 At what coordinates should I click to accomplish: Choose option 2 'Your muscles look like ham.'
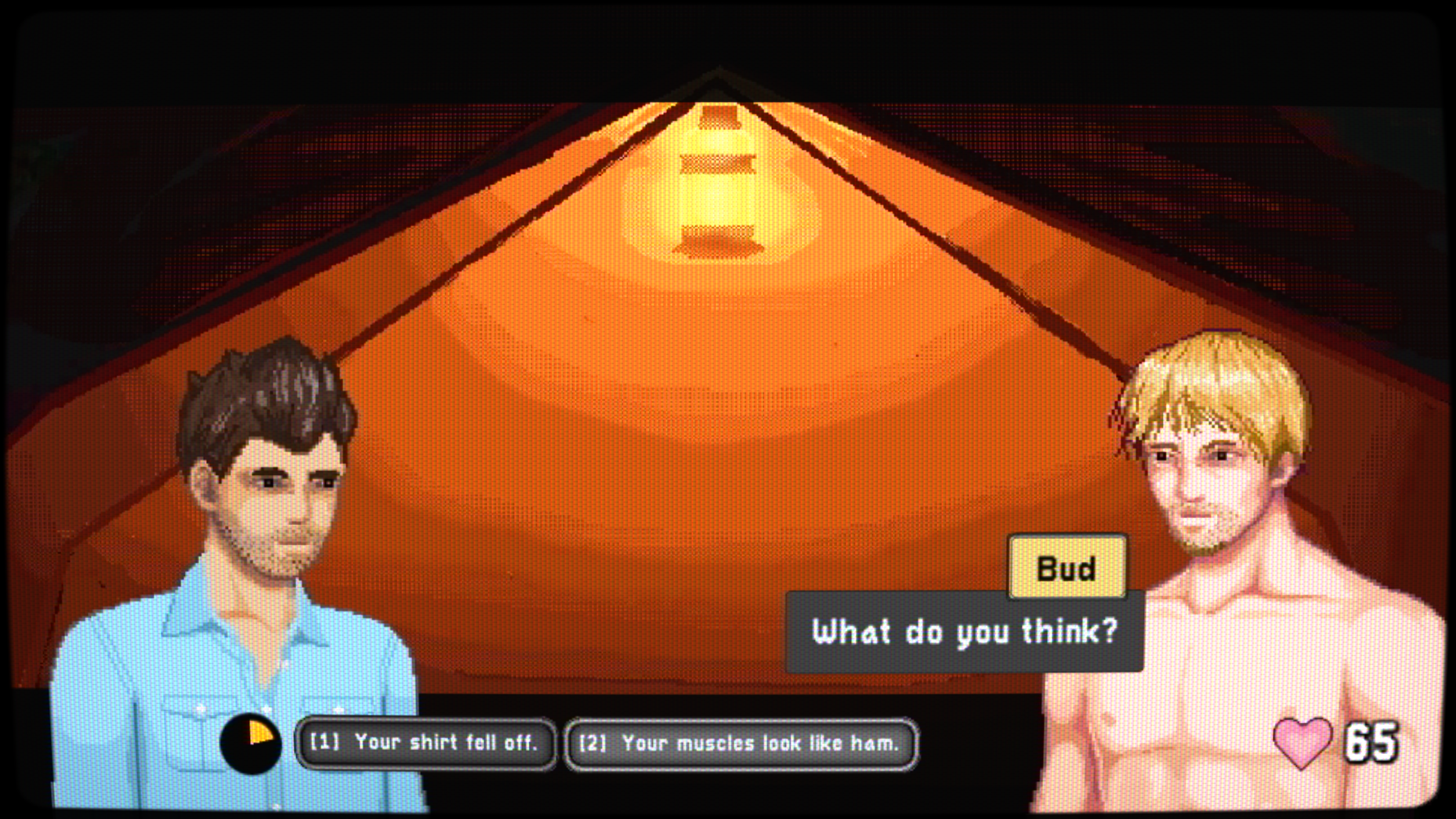pyautogui.click(x=741, y=745)
